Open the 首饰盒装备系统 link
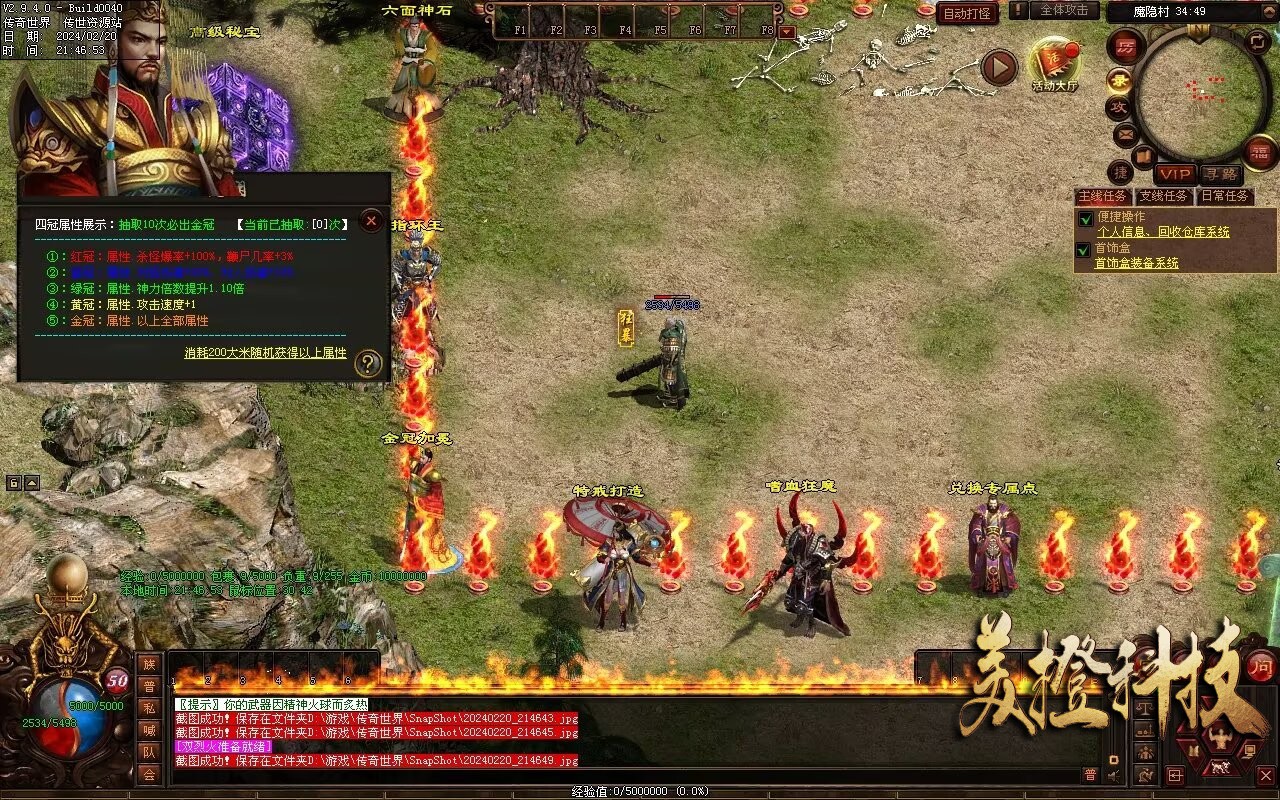 pos(1136,263)
